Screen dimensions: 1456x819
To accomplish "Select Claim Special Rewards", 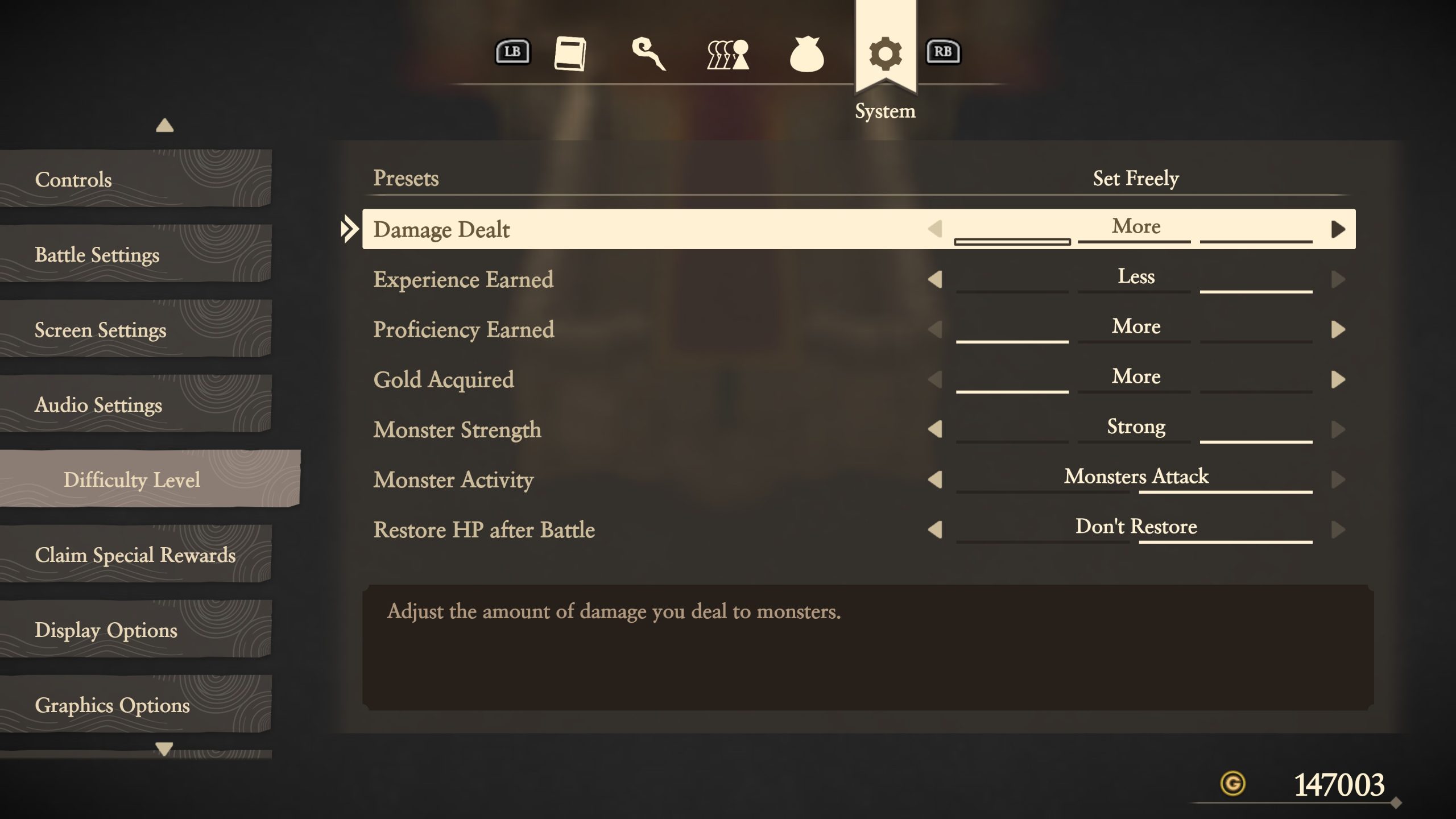I will click(135, 555).
